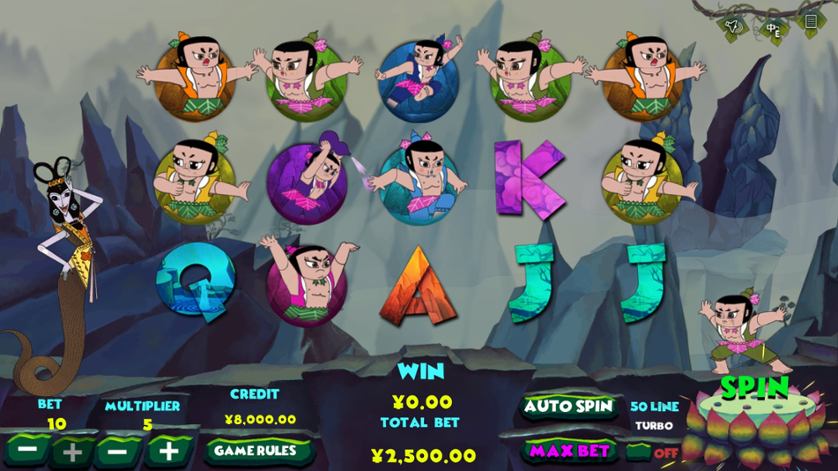Place the MAX BET
Image resolution: width=838 pixels, height=471 pixels.
569,450
